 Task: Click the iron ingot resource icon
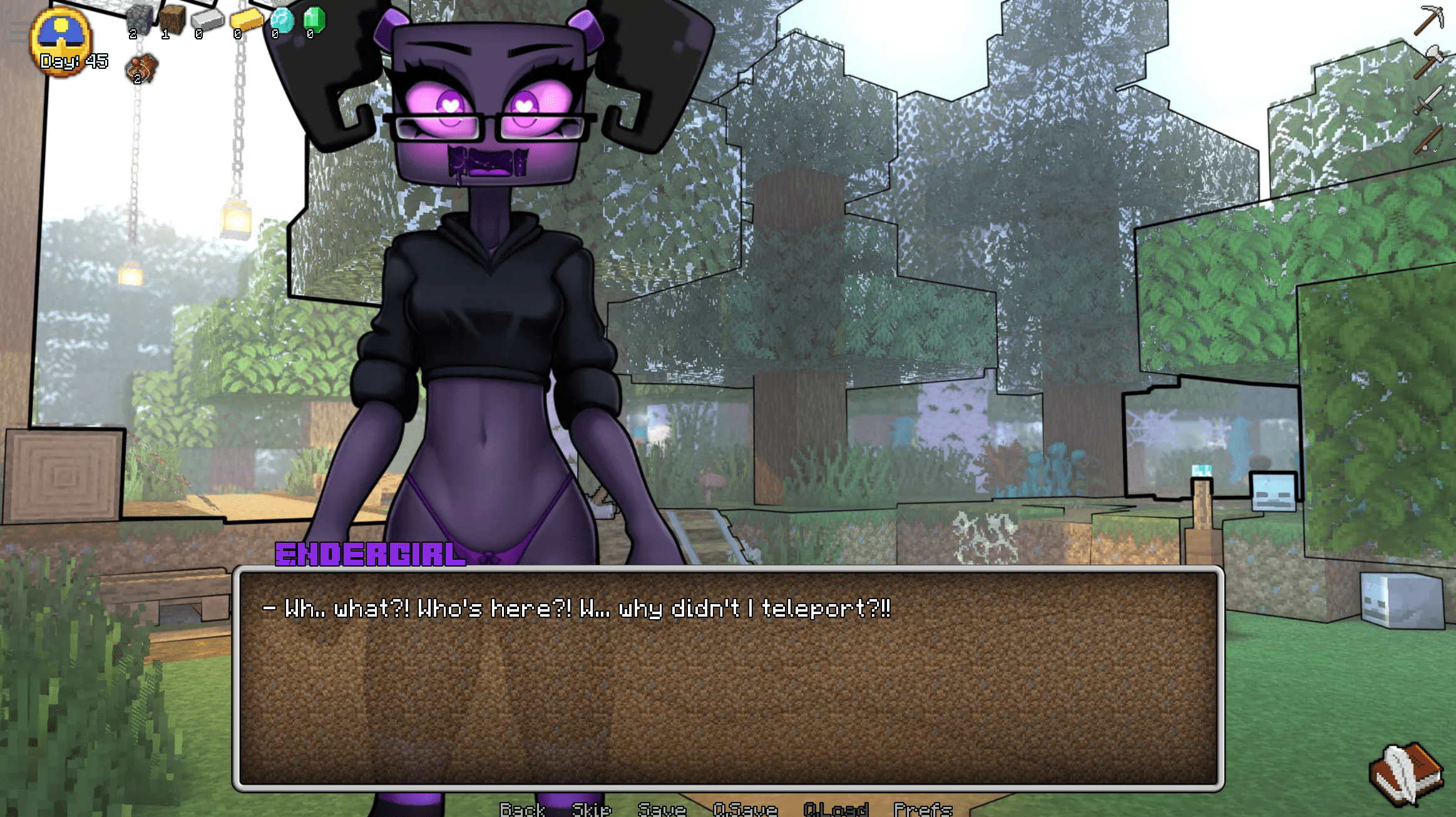coord(207,21)
